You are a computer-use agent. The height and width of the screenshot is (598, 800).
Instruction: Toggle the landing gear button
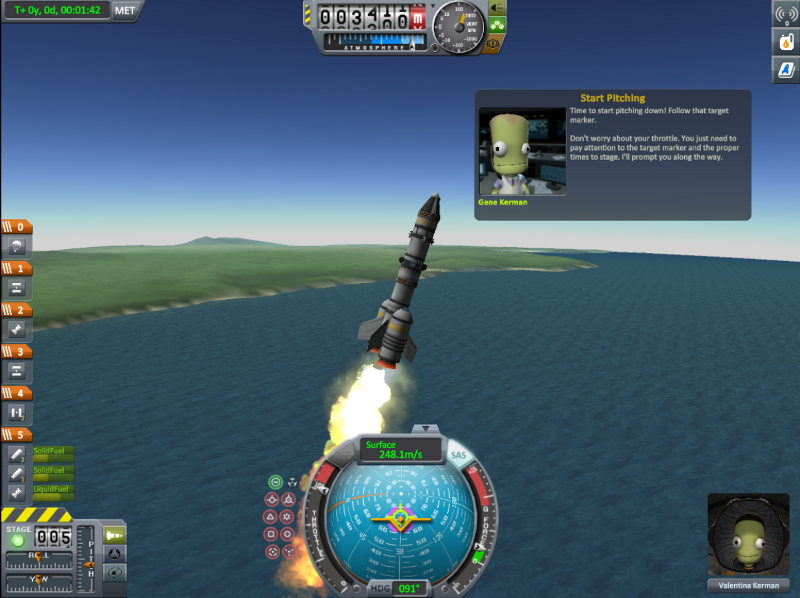tap(497, 26)
